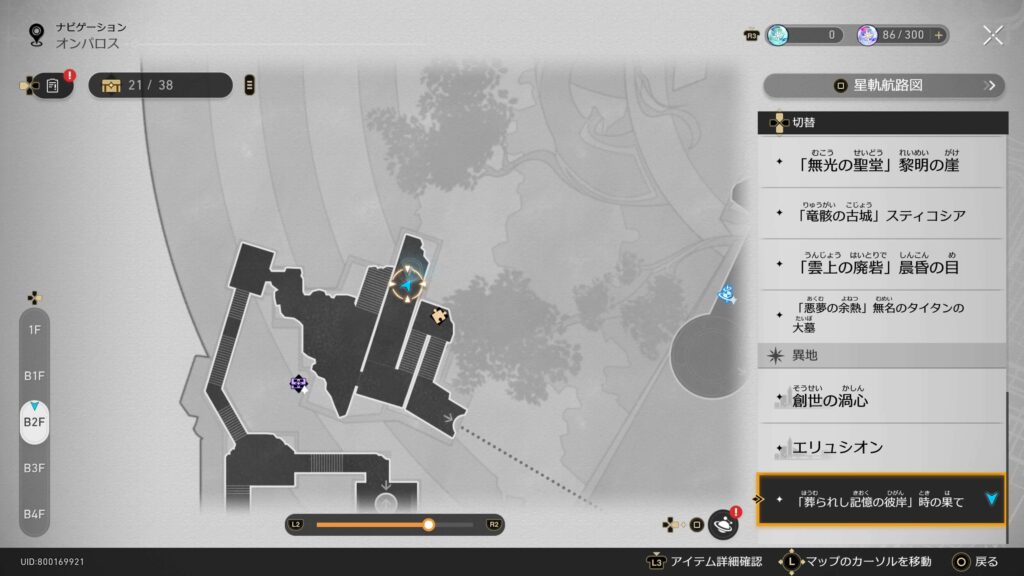Viewport: 1024px width, 576px height.
Task: Click the purple enemy marker on the map
Action: (x=298, y=383)
